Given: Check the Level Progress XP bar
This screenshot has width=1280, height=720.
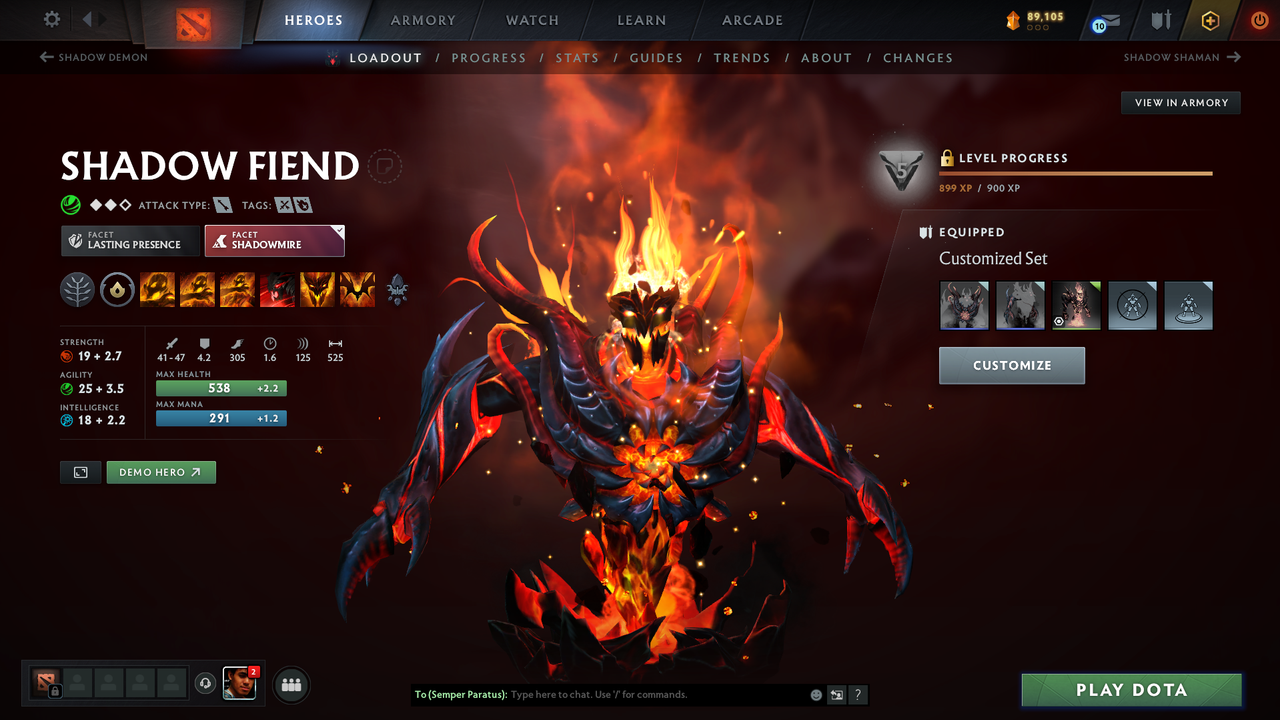Looking at the screenshot, I should [x=1075, y=175].
